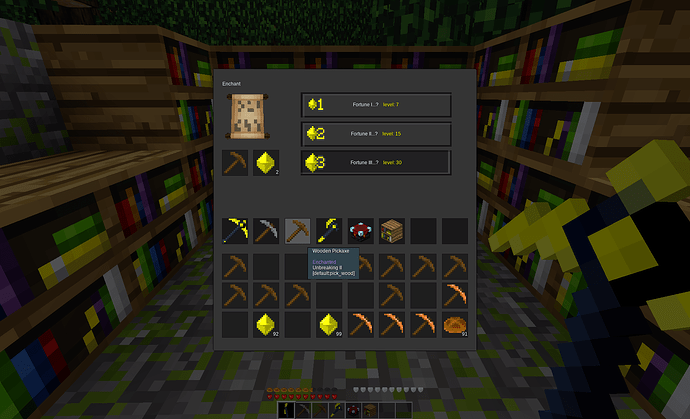Click the enchantment scroll image
690x419 pixels.
click(246, 116)
